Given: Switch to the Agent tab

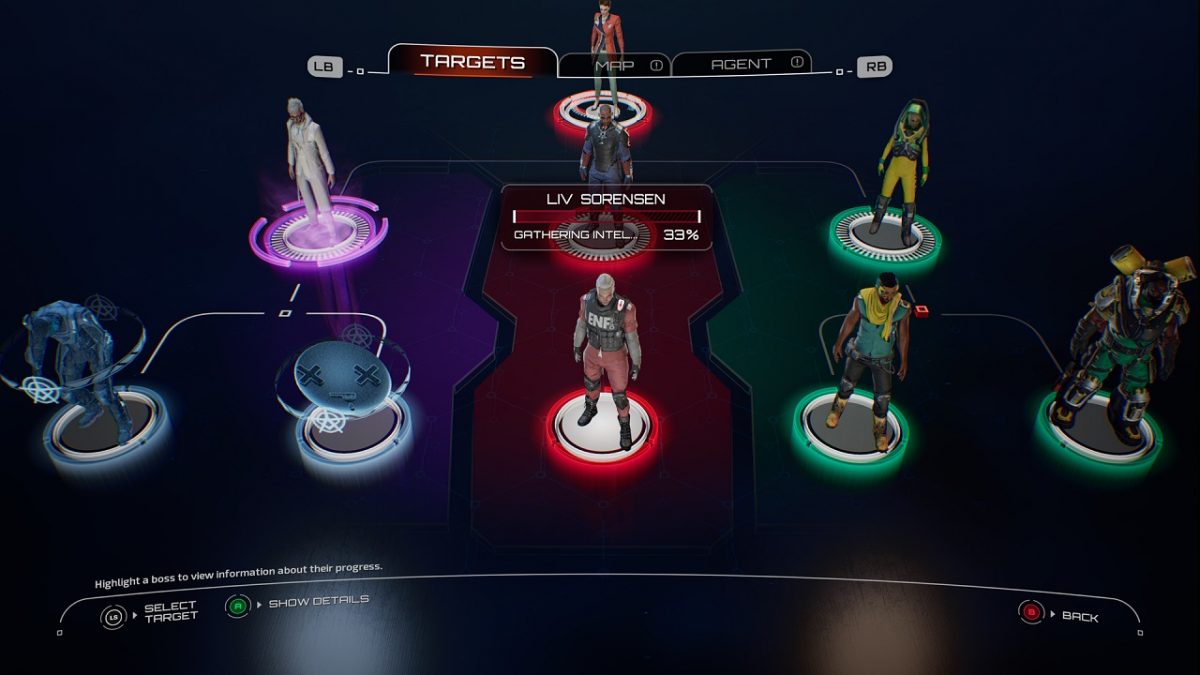Looking at the screenshot, I should click(x=741, y=64).
